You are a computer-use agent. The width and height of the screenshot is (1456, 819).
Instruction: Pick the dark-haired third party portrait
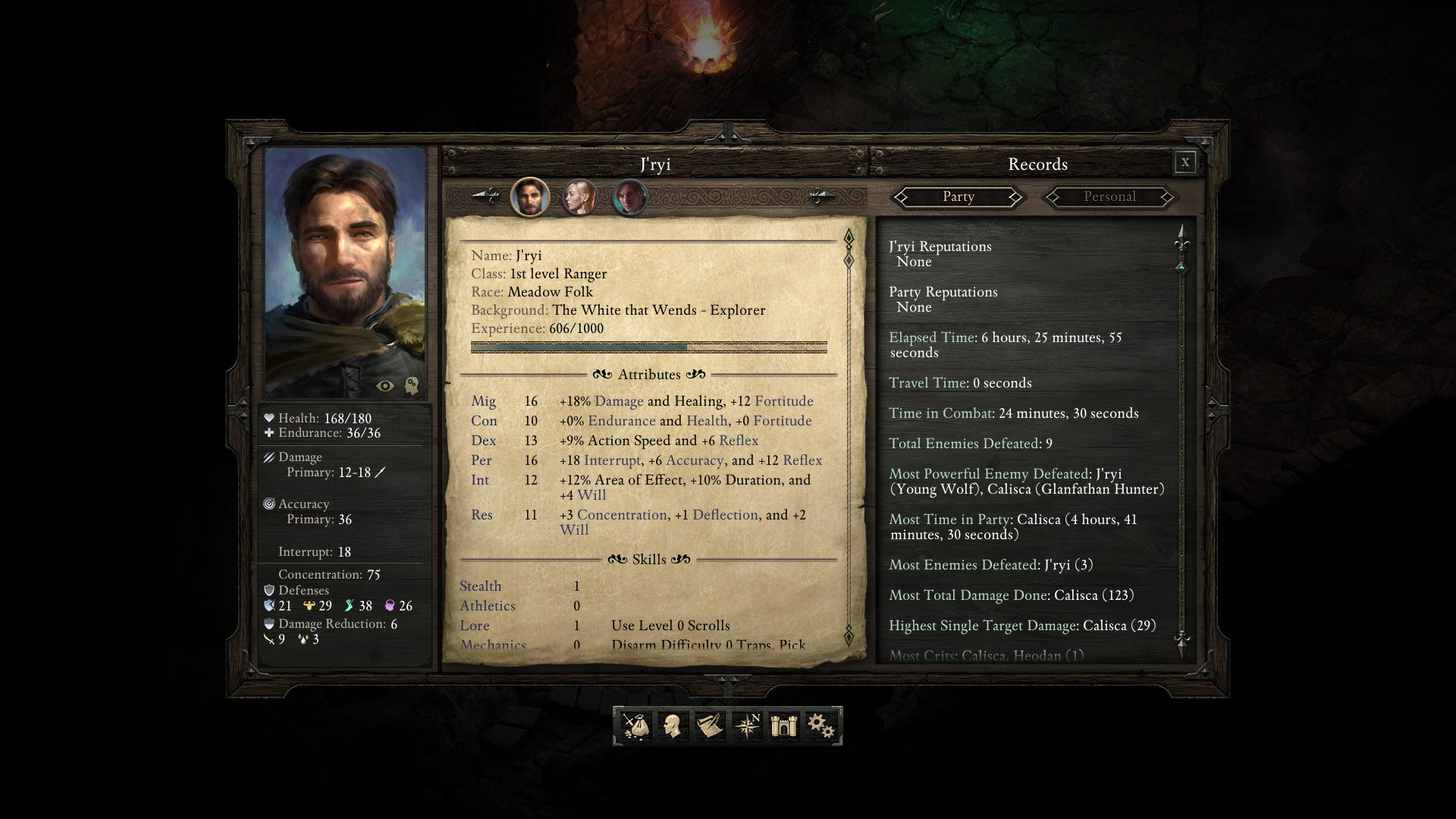(x=629, y=197)
